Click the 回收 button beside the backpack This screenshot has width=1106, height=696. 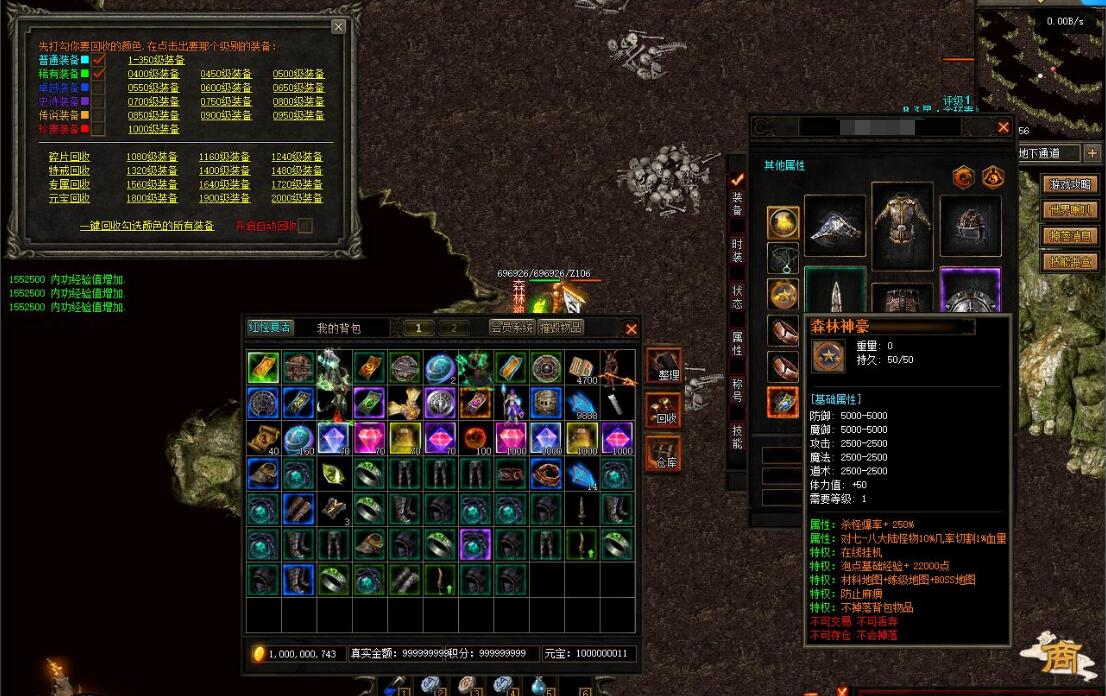(665, 412)
